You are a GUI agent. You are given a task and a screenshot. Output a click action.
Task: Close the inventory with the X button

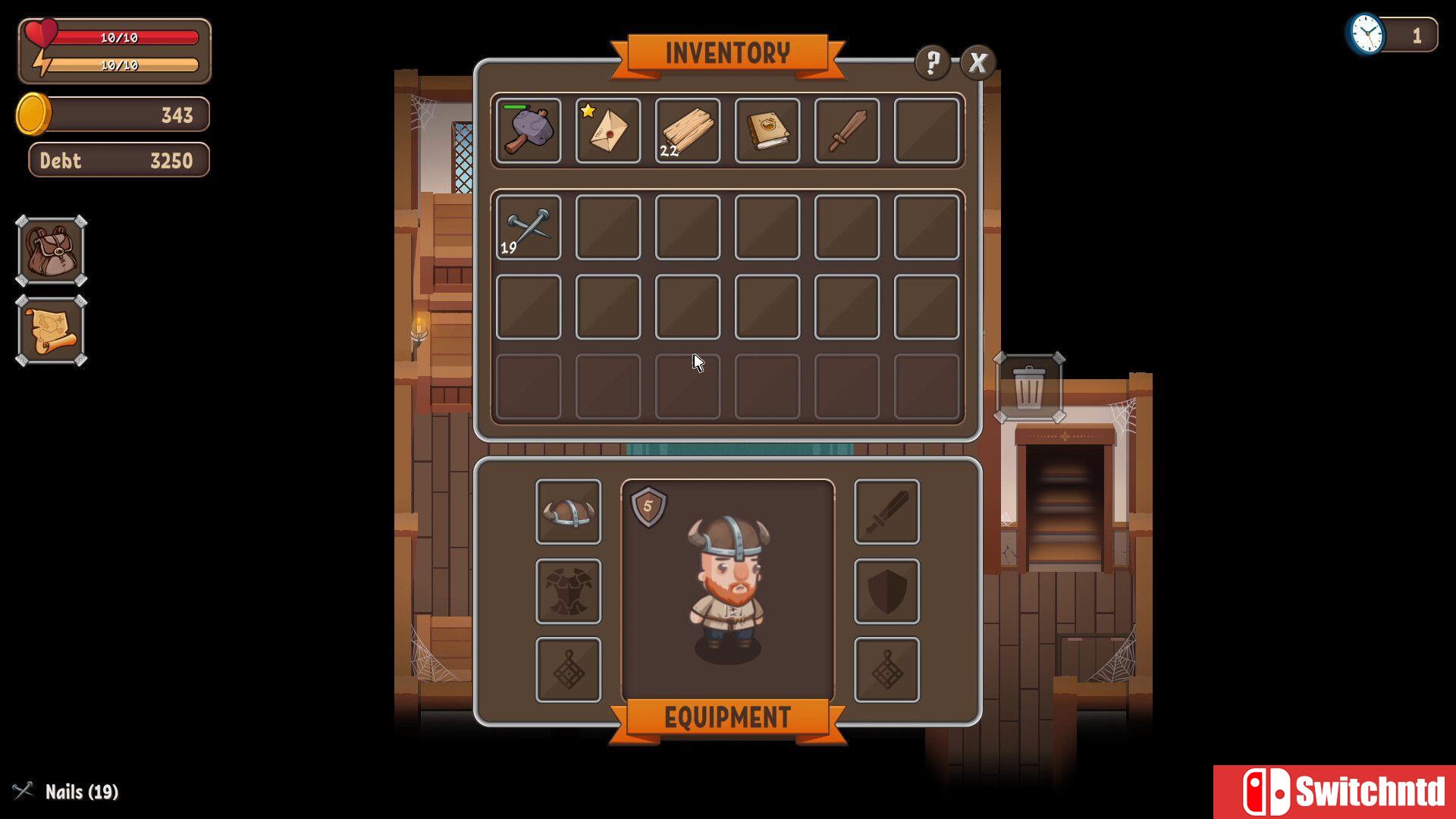pos(978,63)
